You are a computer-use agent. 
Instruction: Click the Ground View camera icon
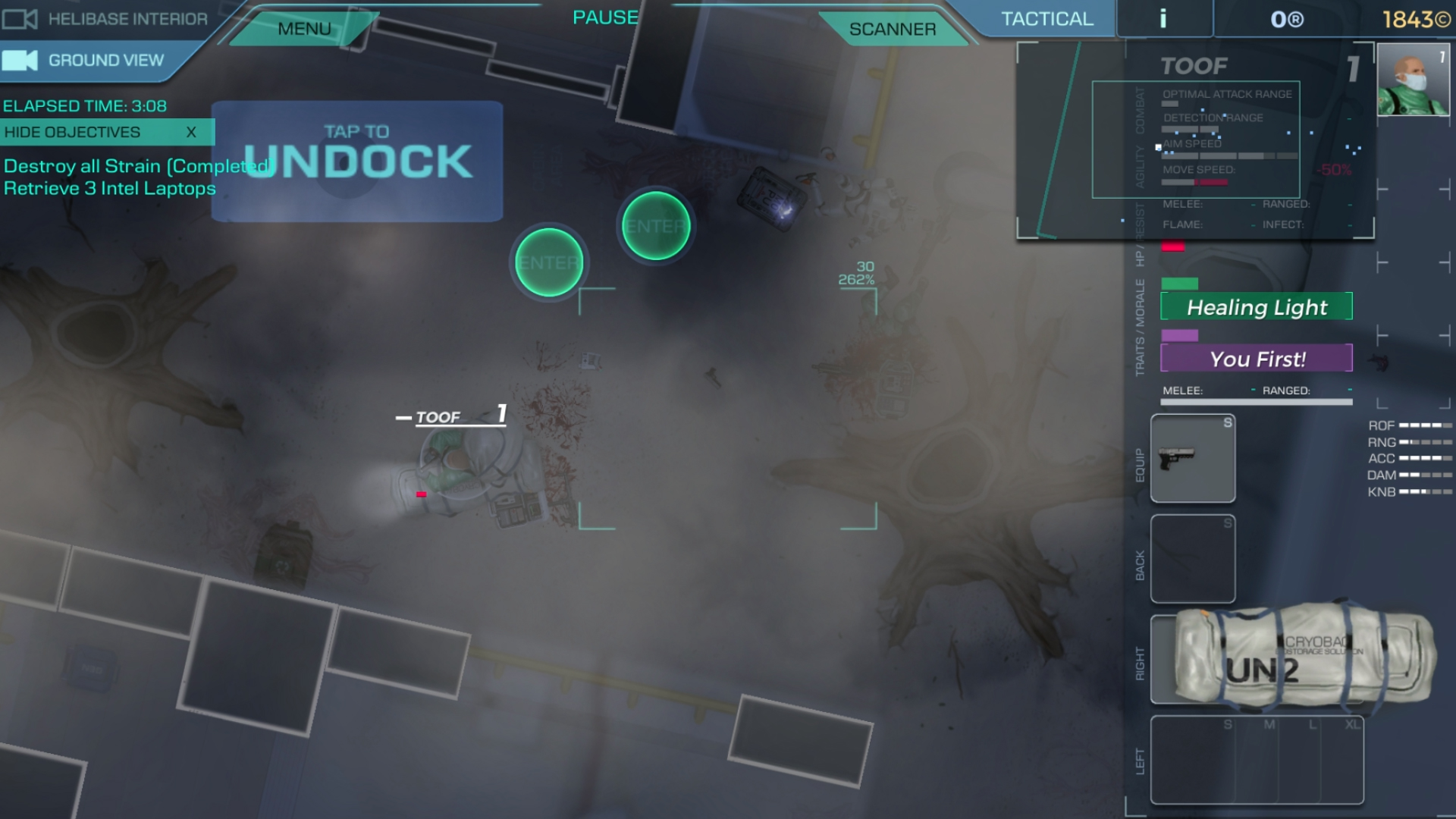click(20, 59)
